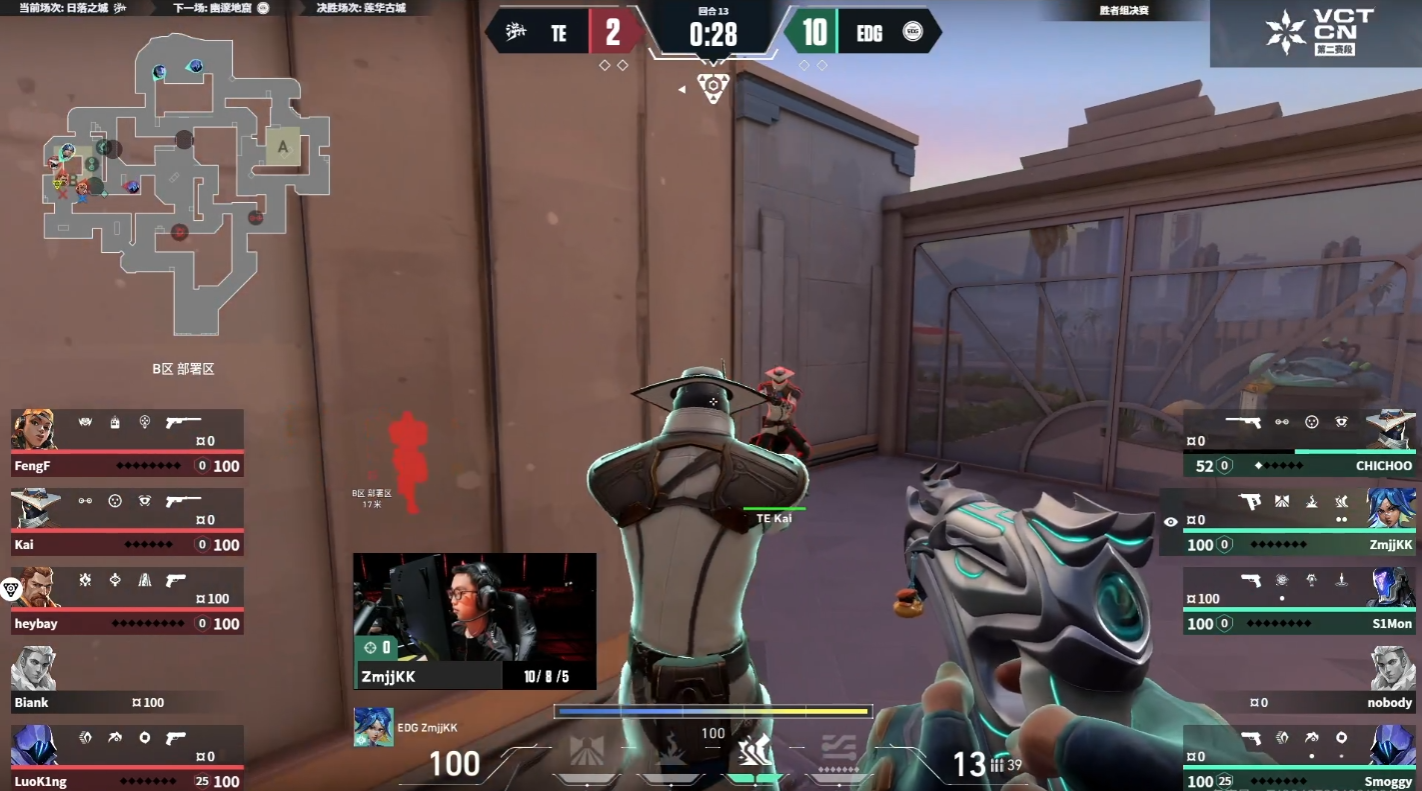Activate Neon's Fast Lane ability icon
Image resolution: width=1422 pixels, height=791 pixels.
tap(588, 752)
